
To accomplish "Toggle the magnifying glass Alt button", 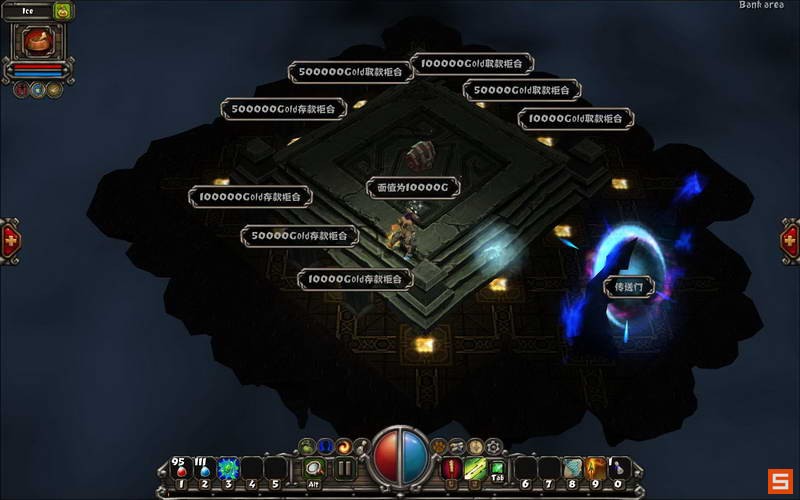I will tap(314, 468).
